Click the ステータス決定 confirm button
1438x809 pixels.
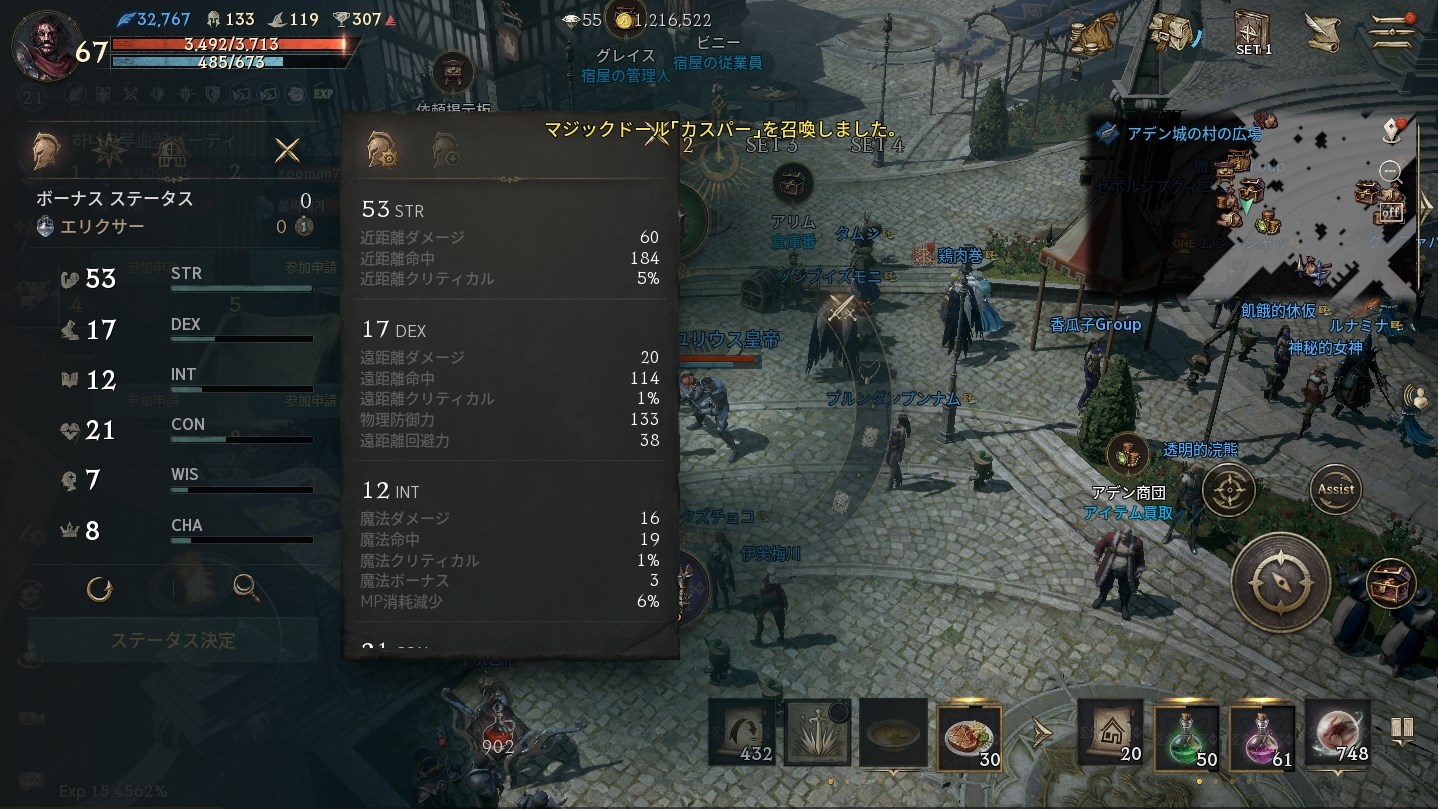tap(172, 641)
